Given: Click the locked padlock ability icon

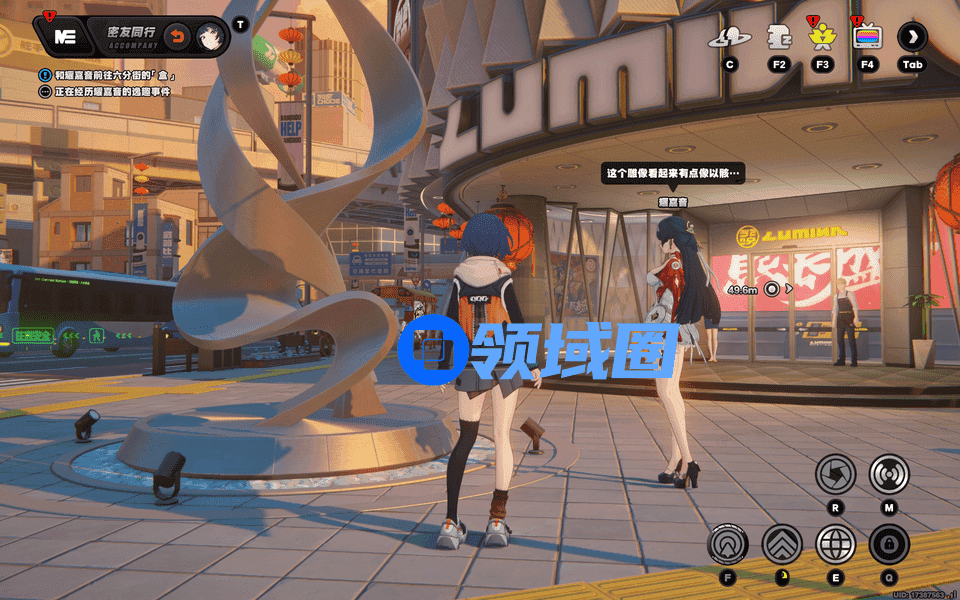Looking at the screenshot, I should point(888,545).
